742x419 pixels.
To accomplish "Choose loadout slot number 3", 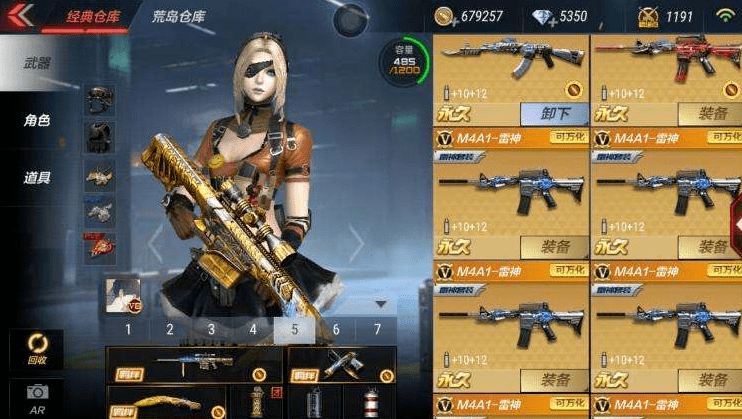I will point(211,329).
